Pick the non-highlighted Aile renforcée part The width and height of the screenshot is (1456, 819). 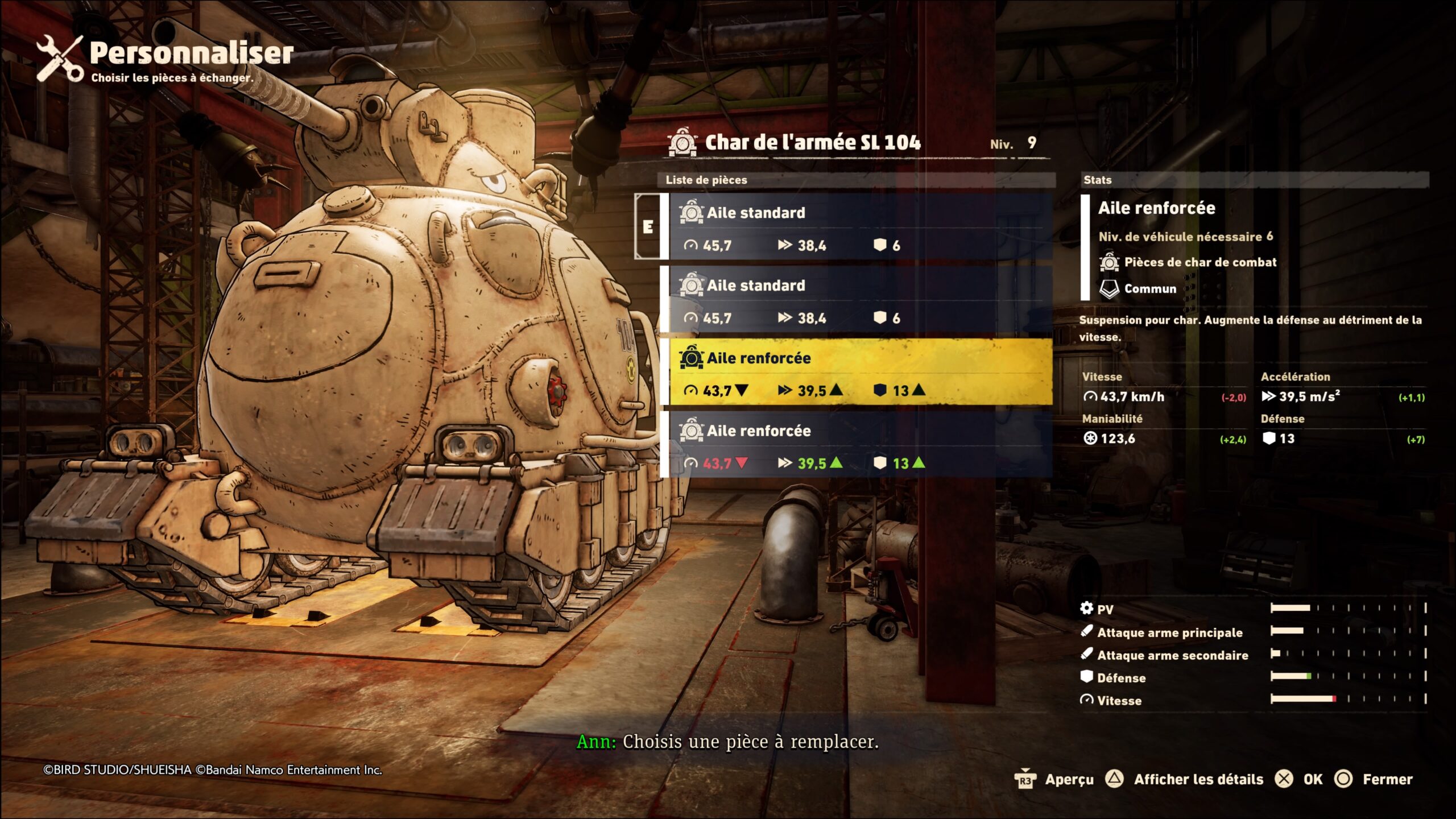859,445
